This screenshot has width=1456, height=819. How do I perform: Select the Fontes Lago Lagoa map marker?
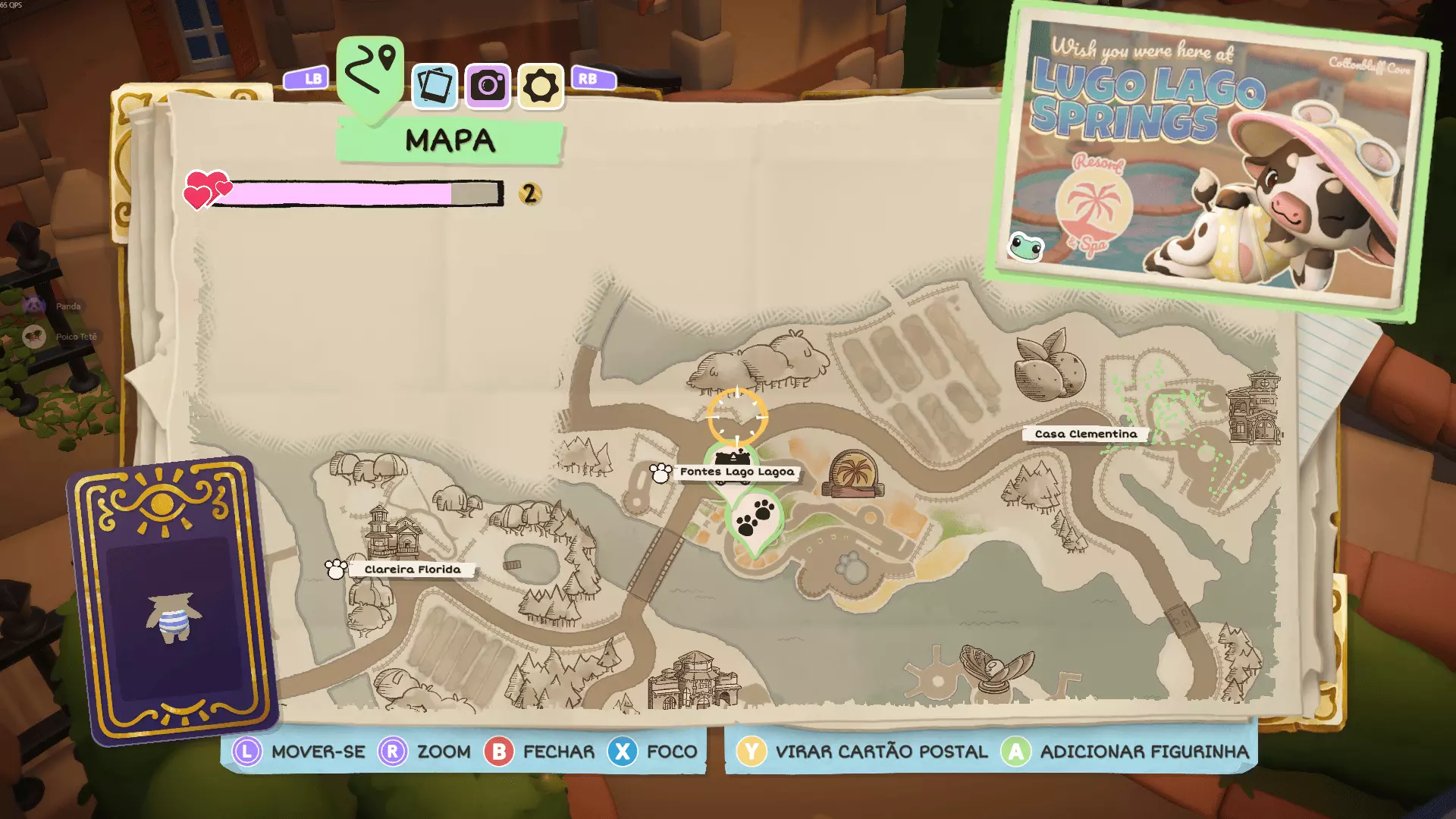click(x=736, y=472)
